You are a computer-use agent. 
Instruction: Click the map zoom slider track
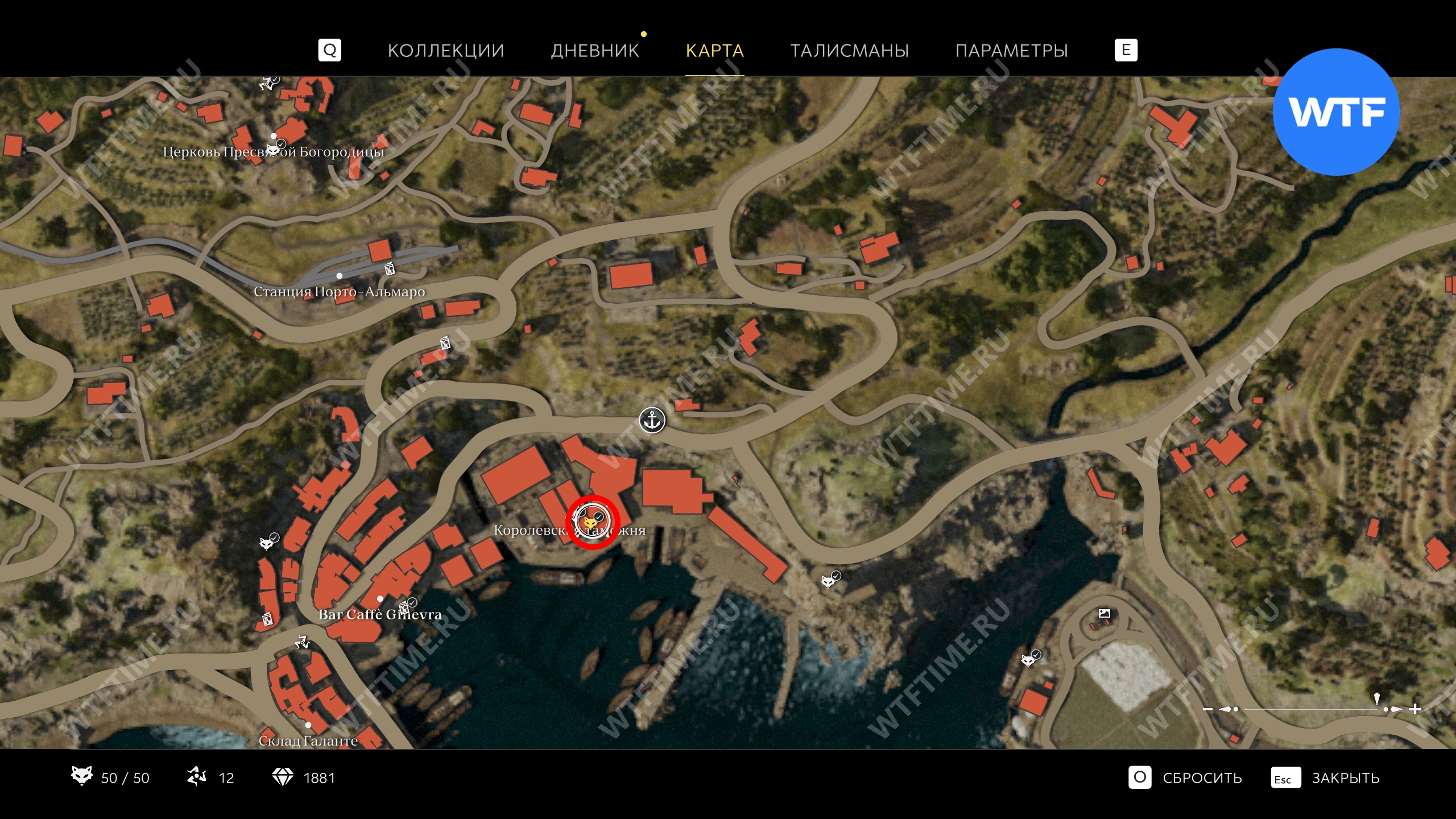[x=1308, y=709]
